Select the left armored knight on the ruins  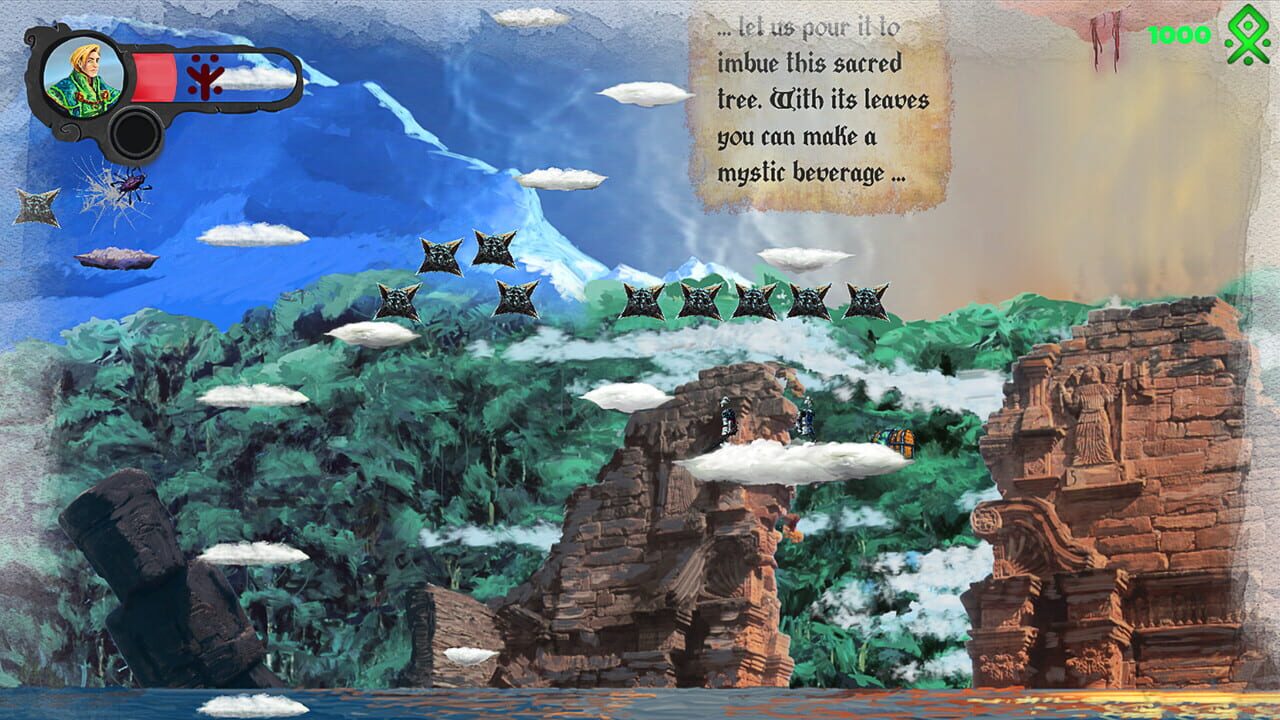pyautogui.click(x=727, y=418)
